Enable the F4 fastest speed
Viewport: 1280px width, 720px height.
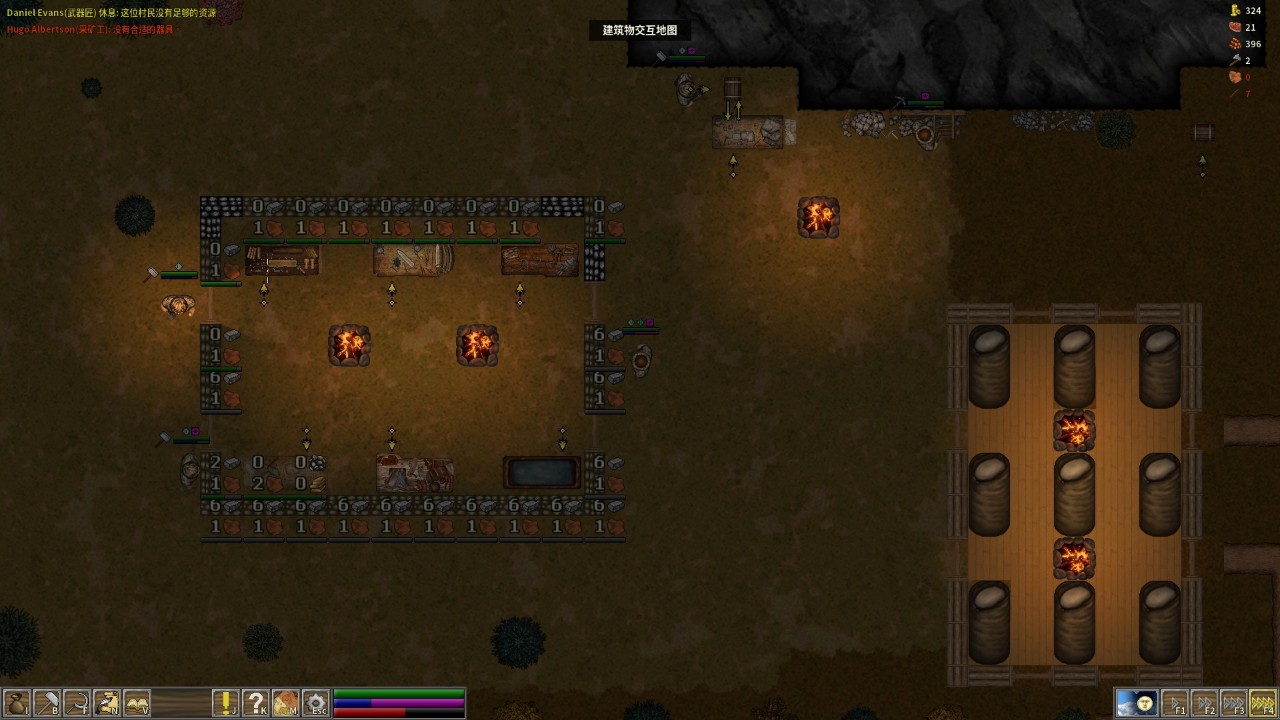point(1263,703)
